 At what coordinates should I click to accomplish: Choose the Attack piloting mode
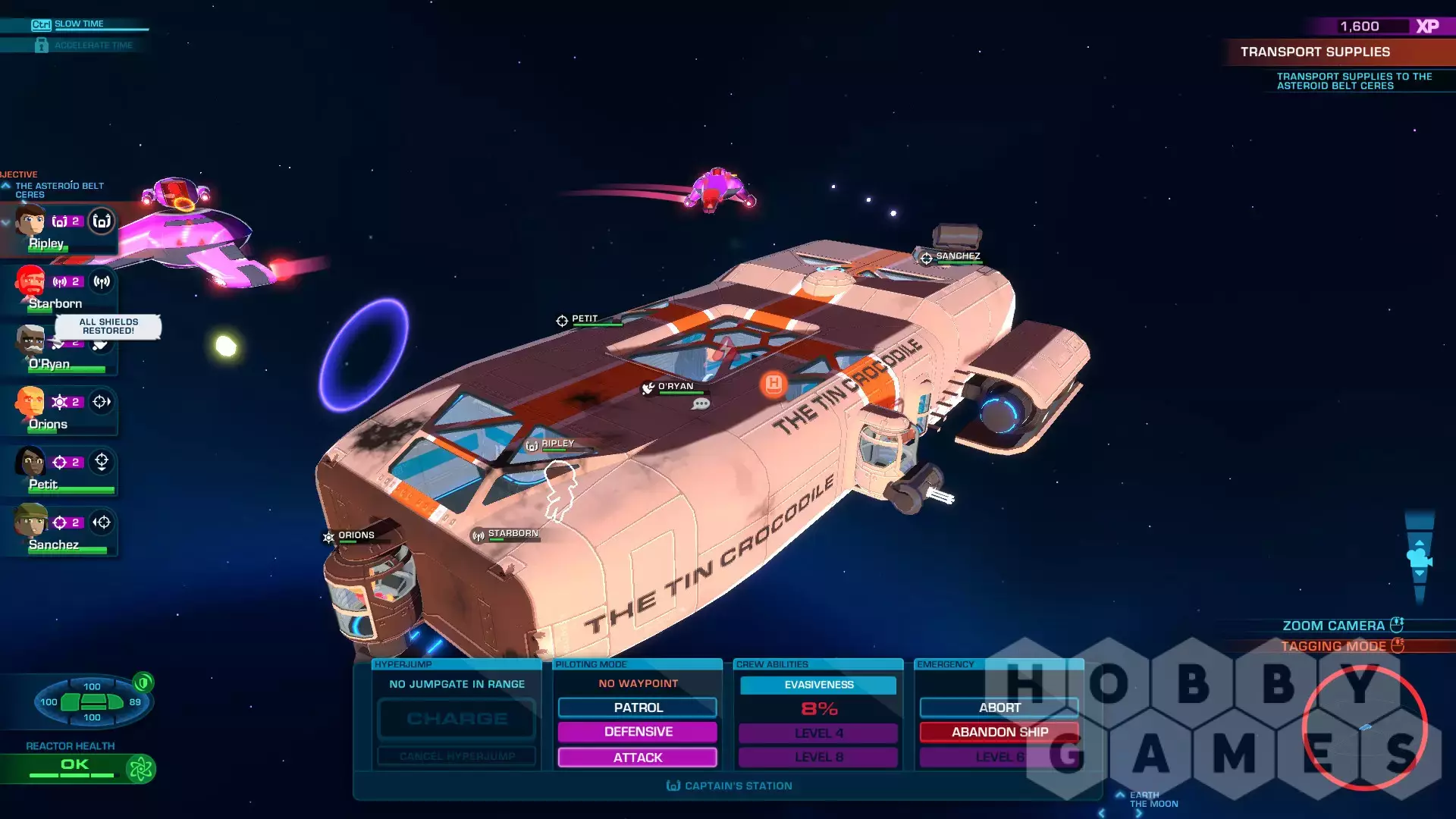638,758
